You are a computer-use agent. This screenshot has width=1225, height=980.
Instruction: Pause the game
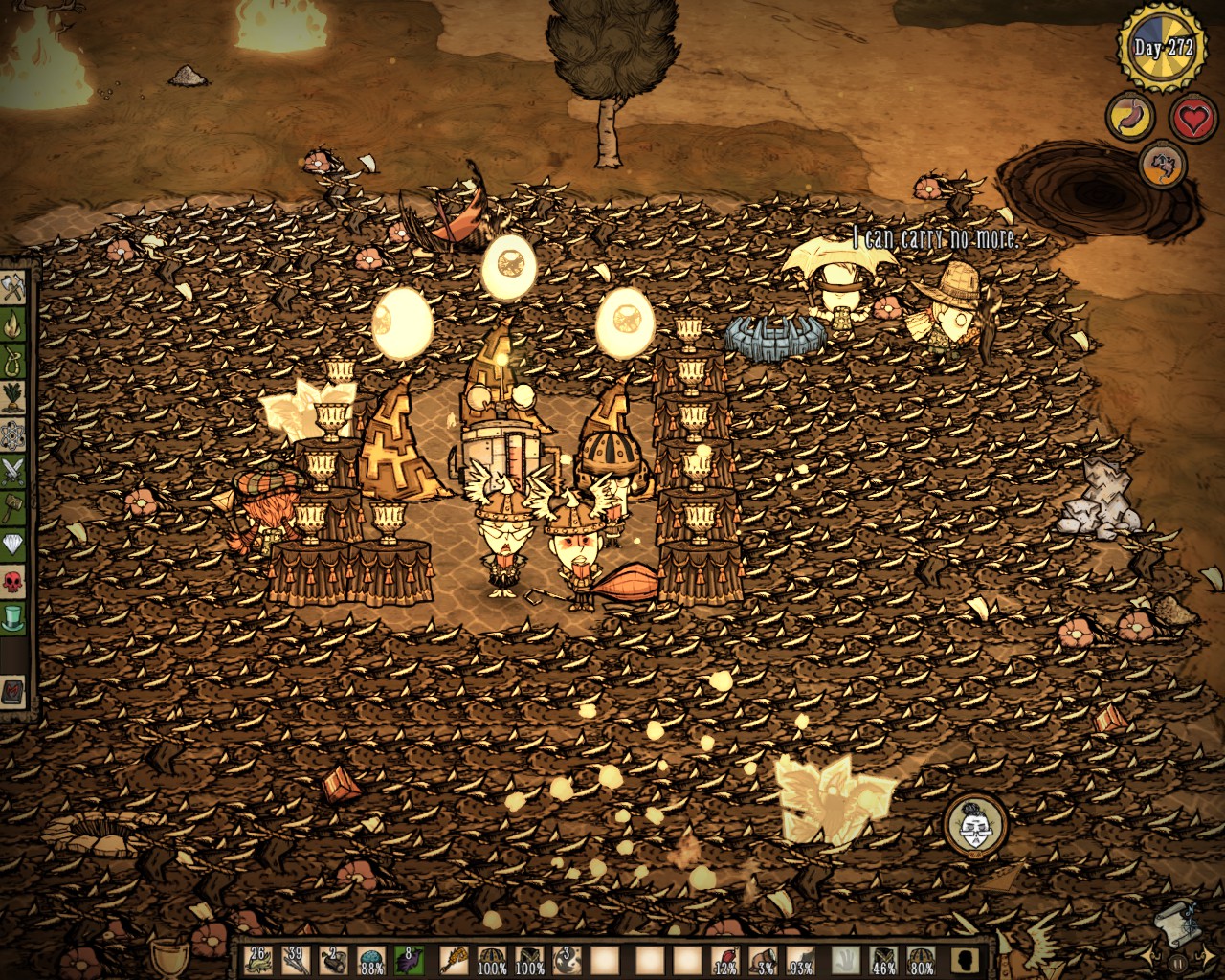(1178, 965)
